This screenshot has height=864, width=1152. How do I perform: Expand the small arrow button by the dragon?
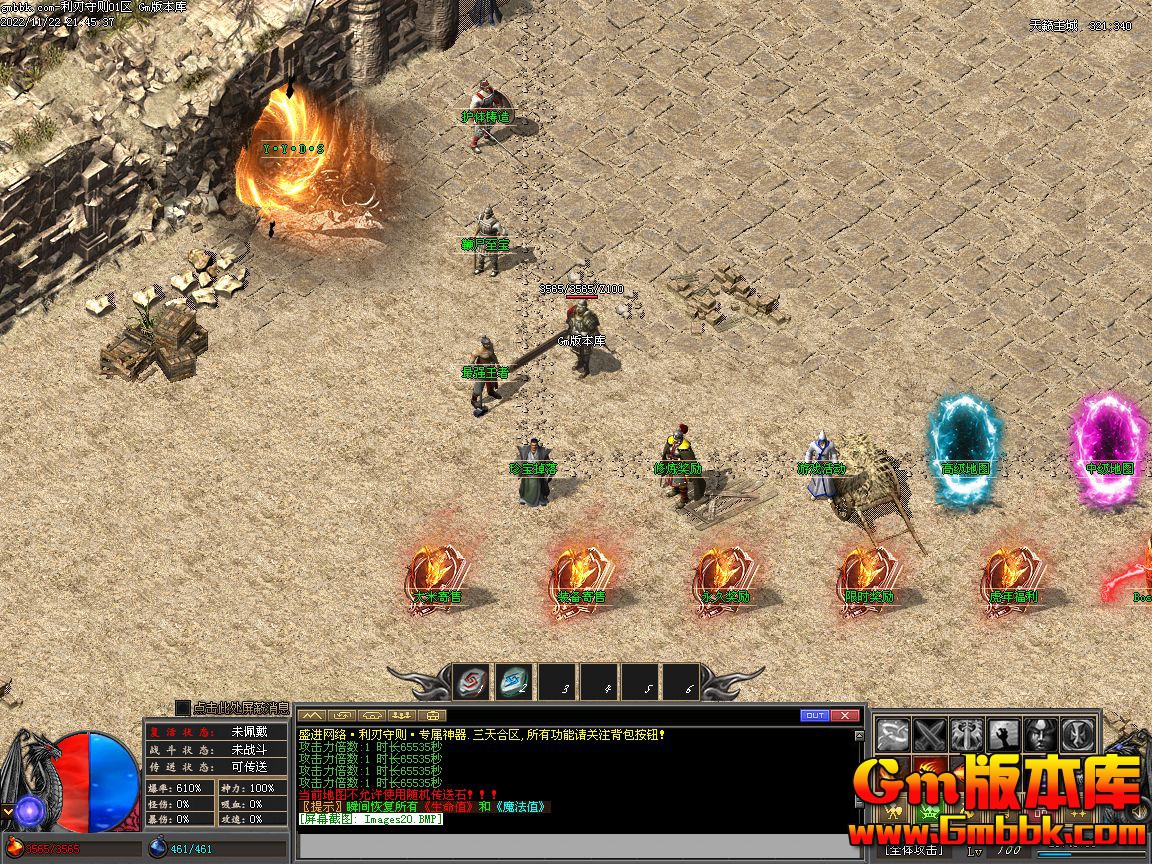coord(7,810)
